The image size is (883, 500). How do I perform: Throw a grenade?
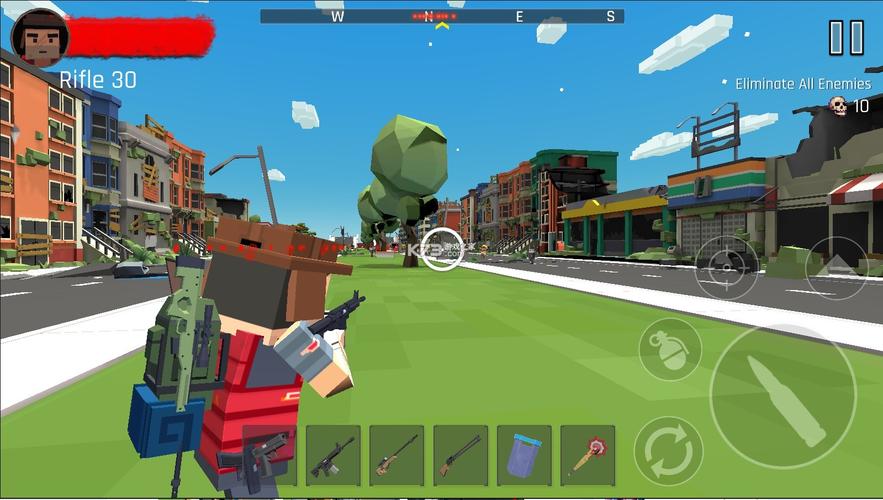tap(669, 349)
